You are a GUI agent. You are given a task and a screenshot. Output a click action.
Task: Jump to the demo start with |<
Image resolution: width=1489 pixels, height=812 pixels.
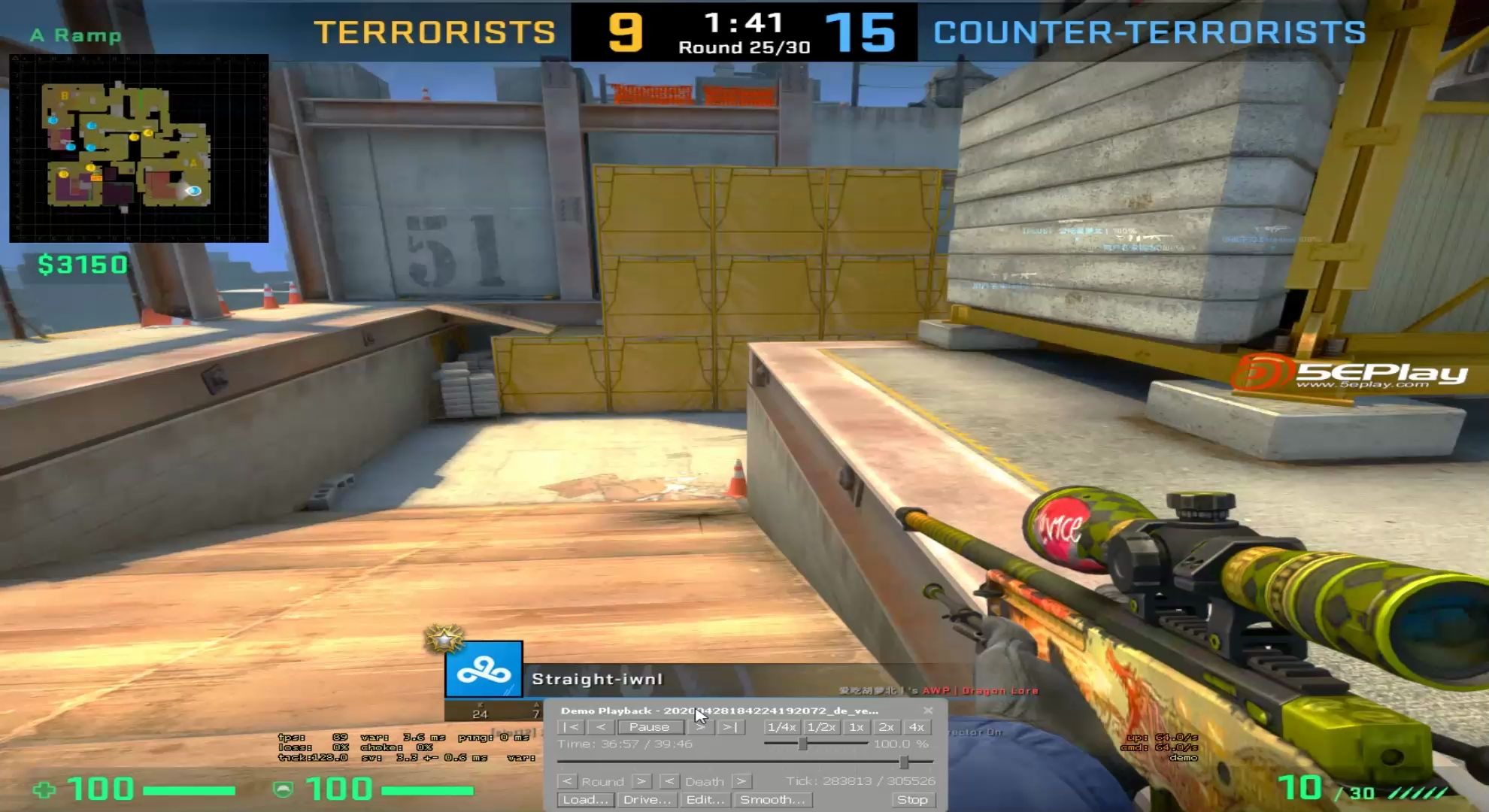pos(569,726)
